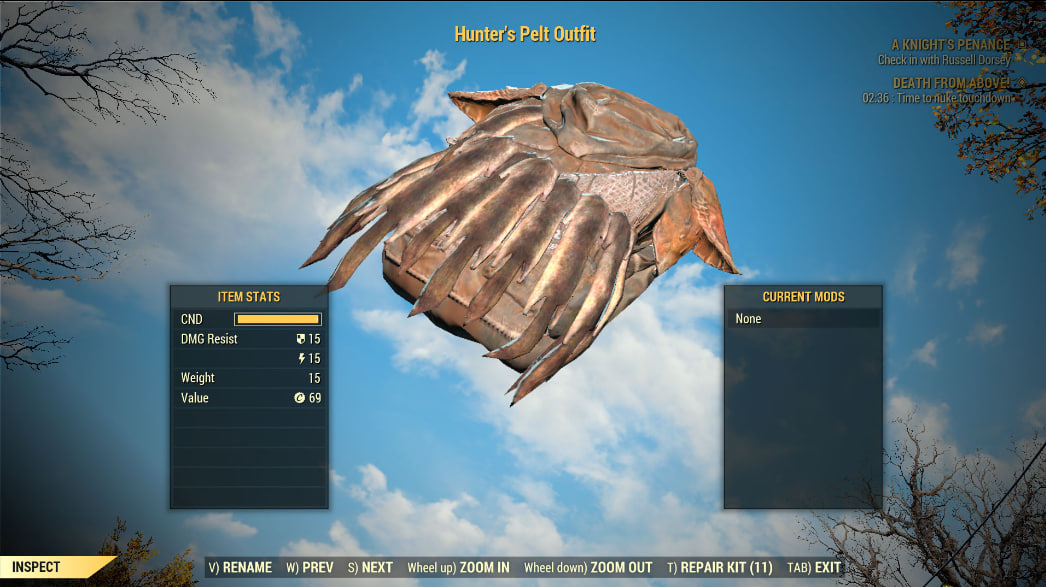Show the NEXT item
Screen dimensions: 1046x587
click(370, 567)
